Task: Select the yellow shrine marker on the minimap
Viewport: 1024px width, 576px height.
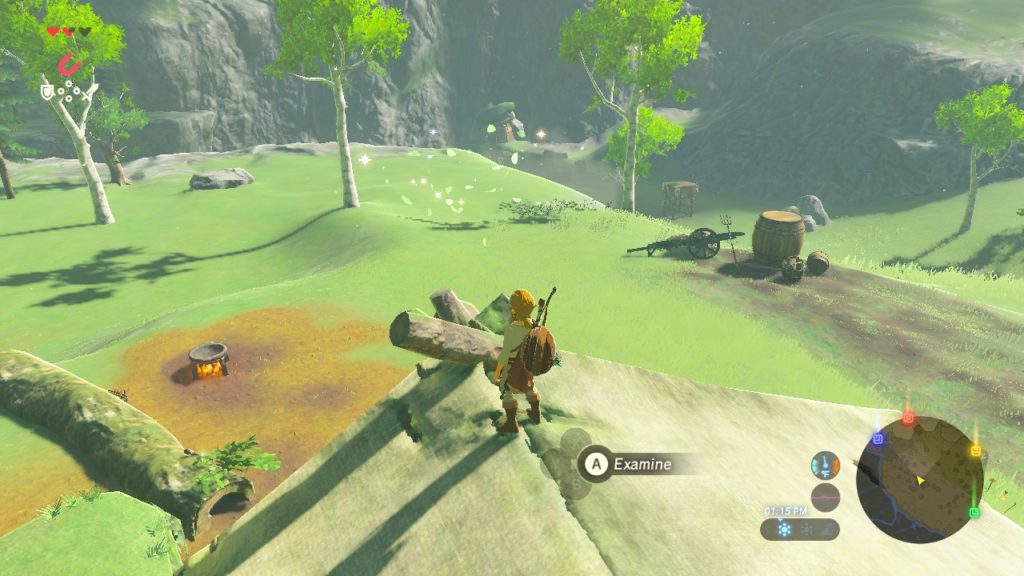Action: pyautogui.click(x=975, y=451)
